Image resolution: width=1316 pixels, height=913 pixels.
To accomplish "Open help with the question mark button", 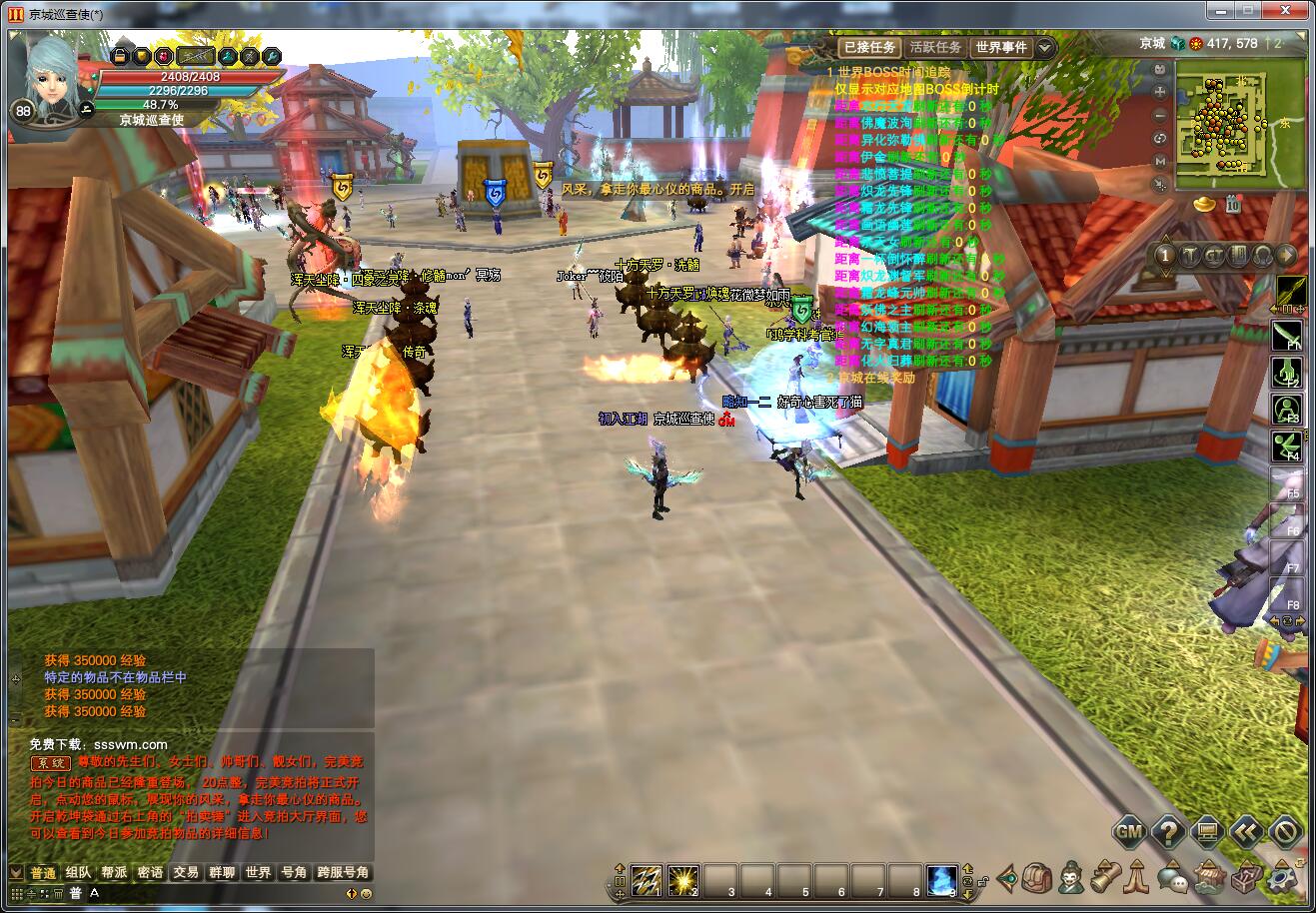I will pos(1168,831).
